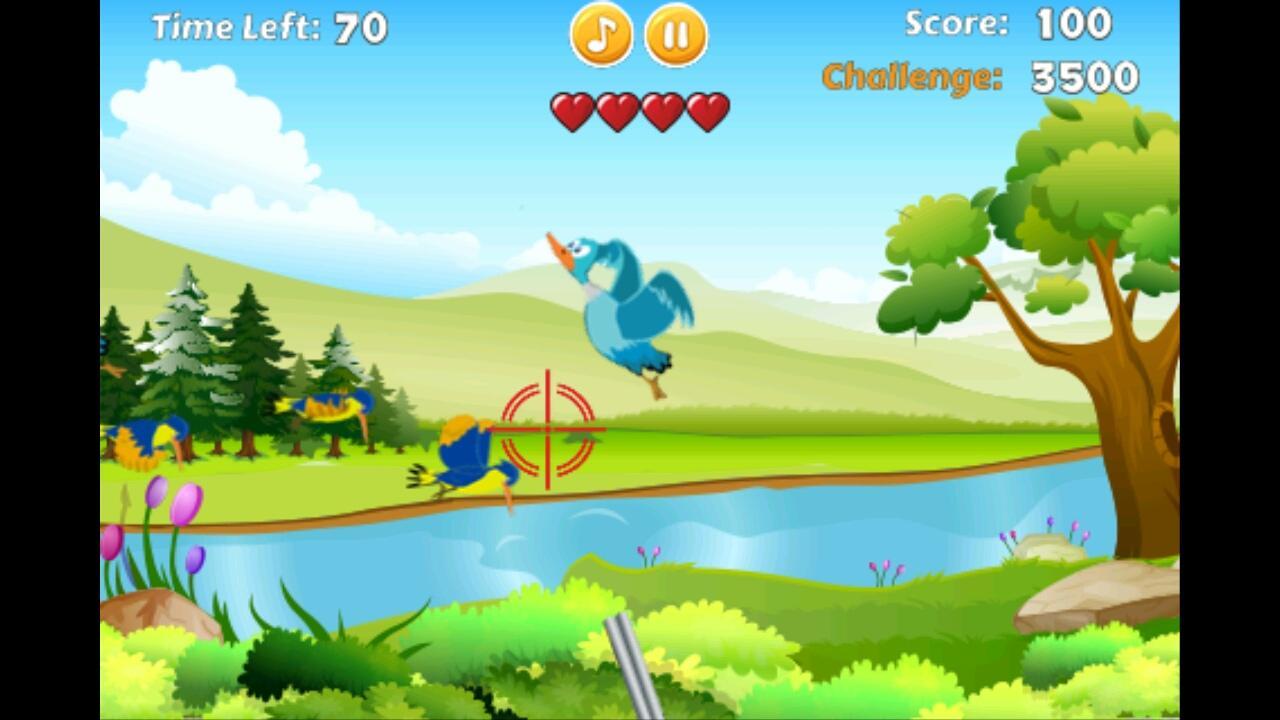
Task: Click the last red heart icon
Action: [708, 110]
